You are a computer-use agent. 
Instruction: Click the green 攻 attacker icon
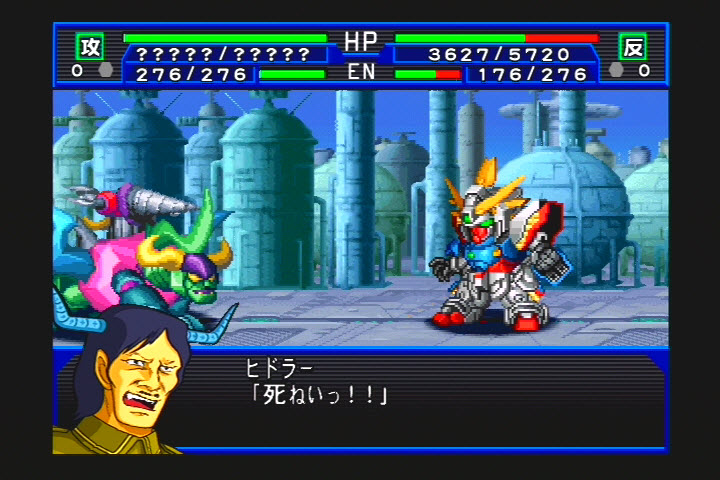(89, 46)
